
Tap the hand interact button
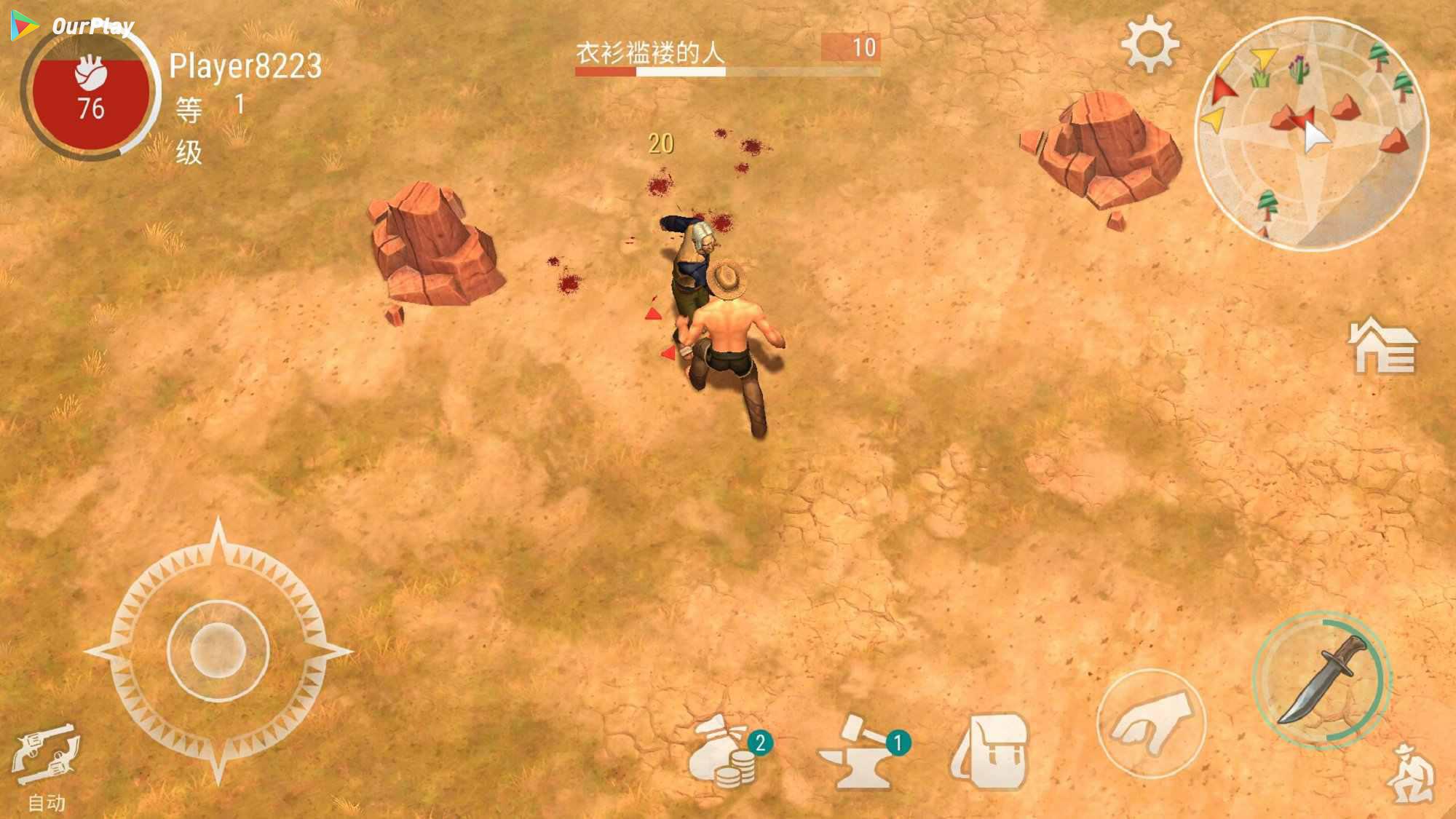tap(1151, 723)
